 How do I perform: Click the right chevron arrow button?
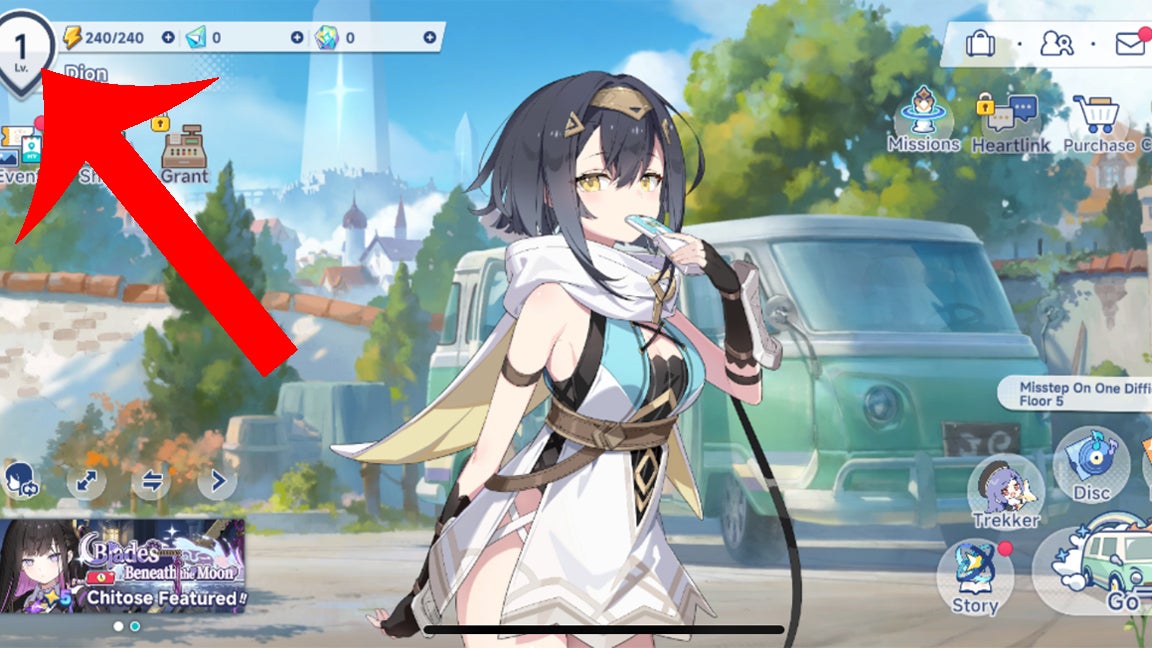[x=217, y=482]
